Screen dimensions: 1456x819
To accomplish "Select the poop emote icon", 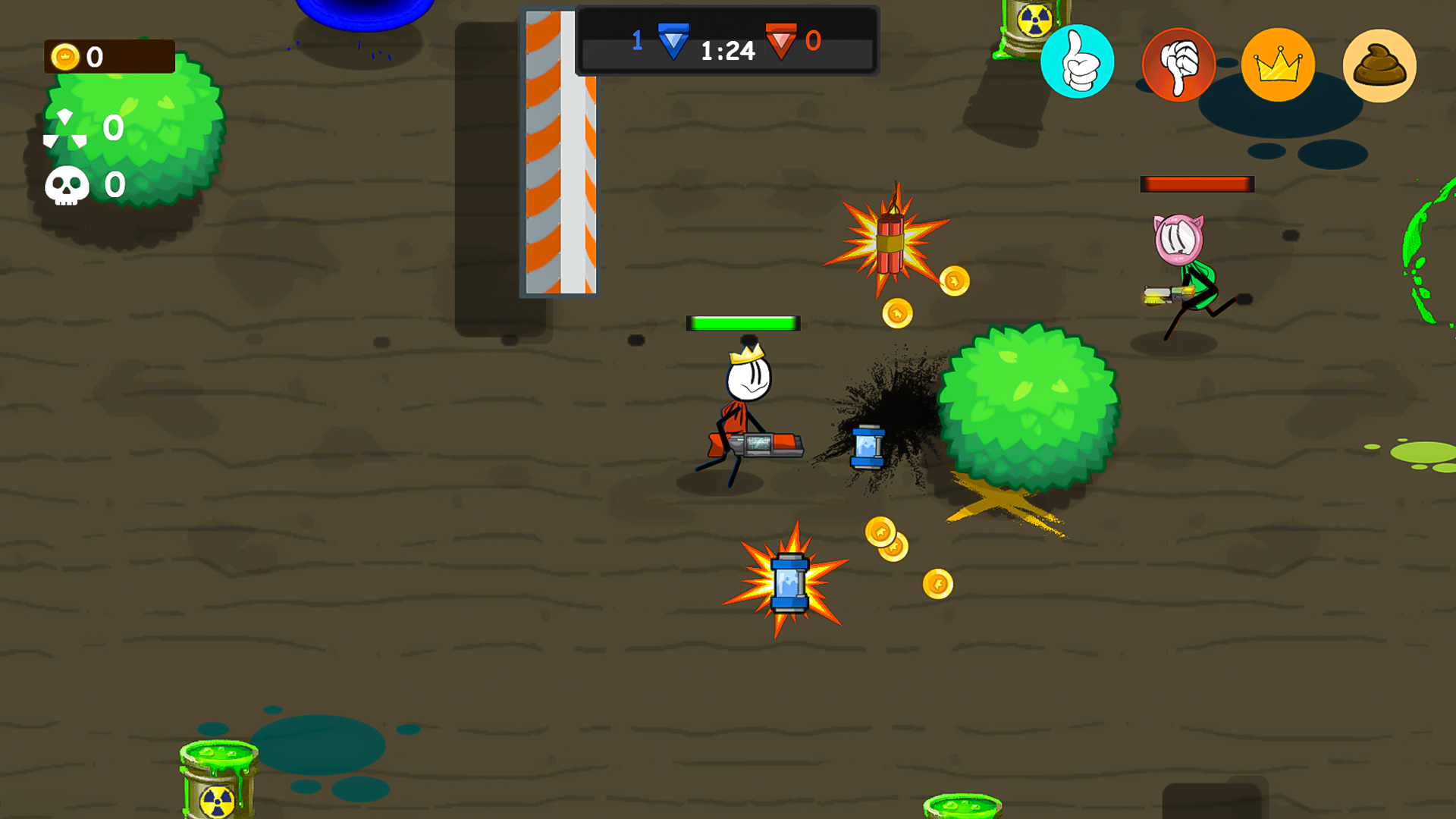I will tap(1379, 65).
